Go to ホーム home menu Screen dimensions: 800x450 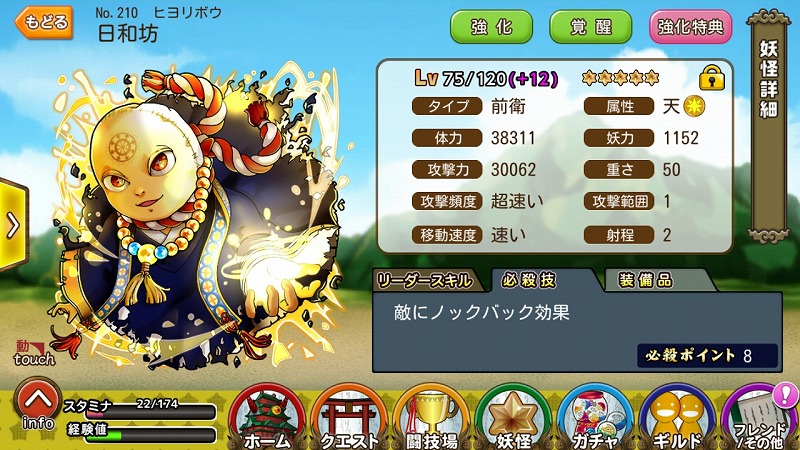point(267,418)
